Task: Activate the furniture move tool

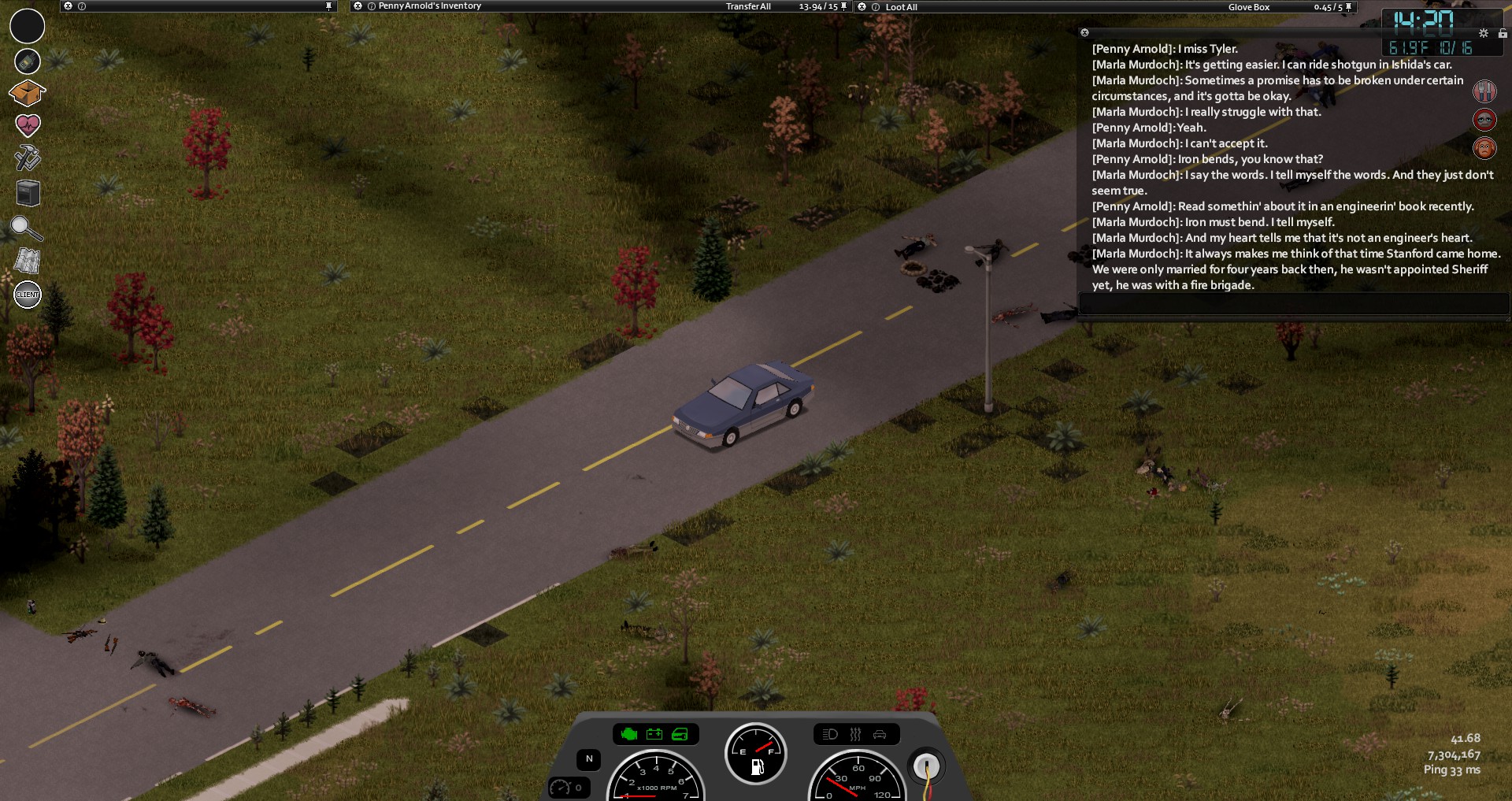Action: coord(28,193)
